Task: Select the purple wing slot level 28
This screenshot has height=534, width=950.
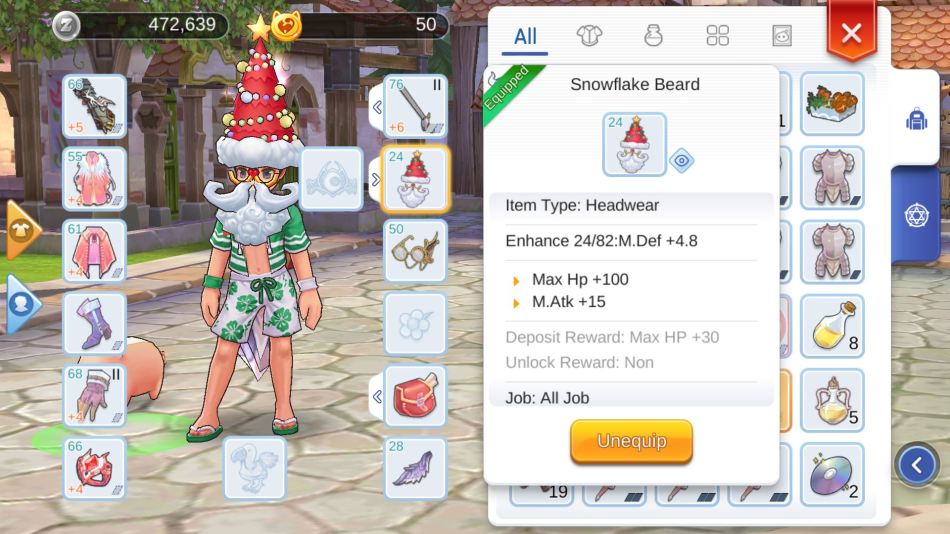Action: tap(415, 467)
